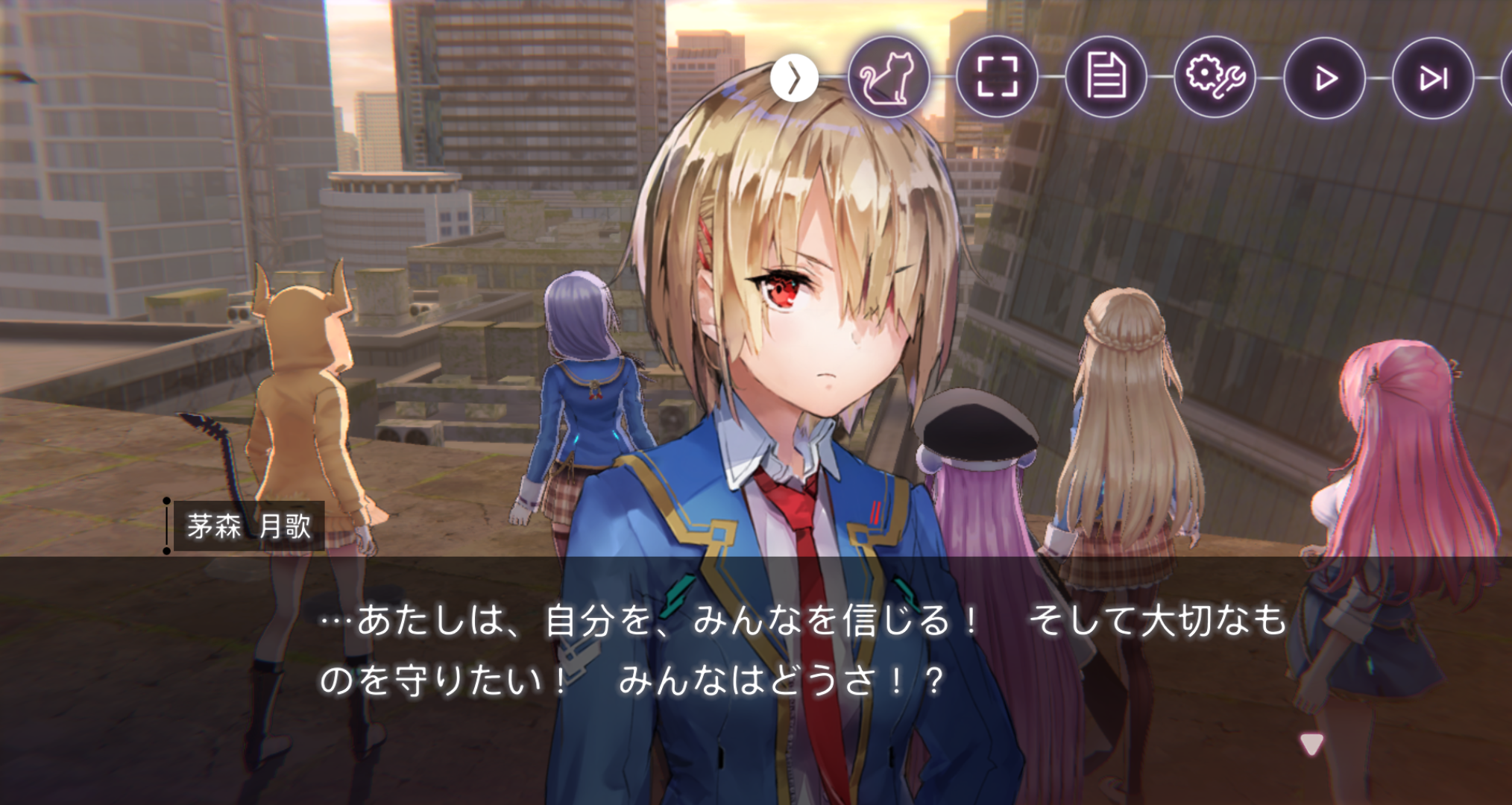
Task: Open the dialogue log document icon
Action: 1106,78
